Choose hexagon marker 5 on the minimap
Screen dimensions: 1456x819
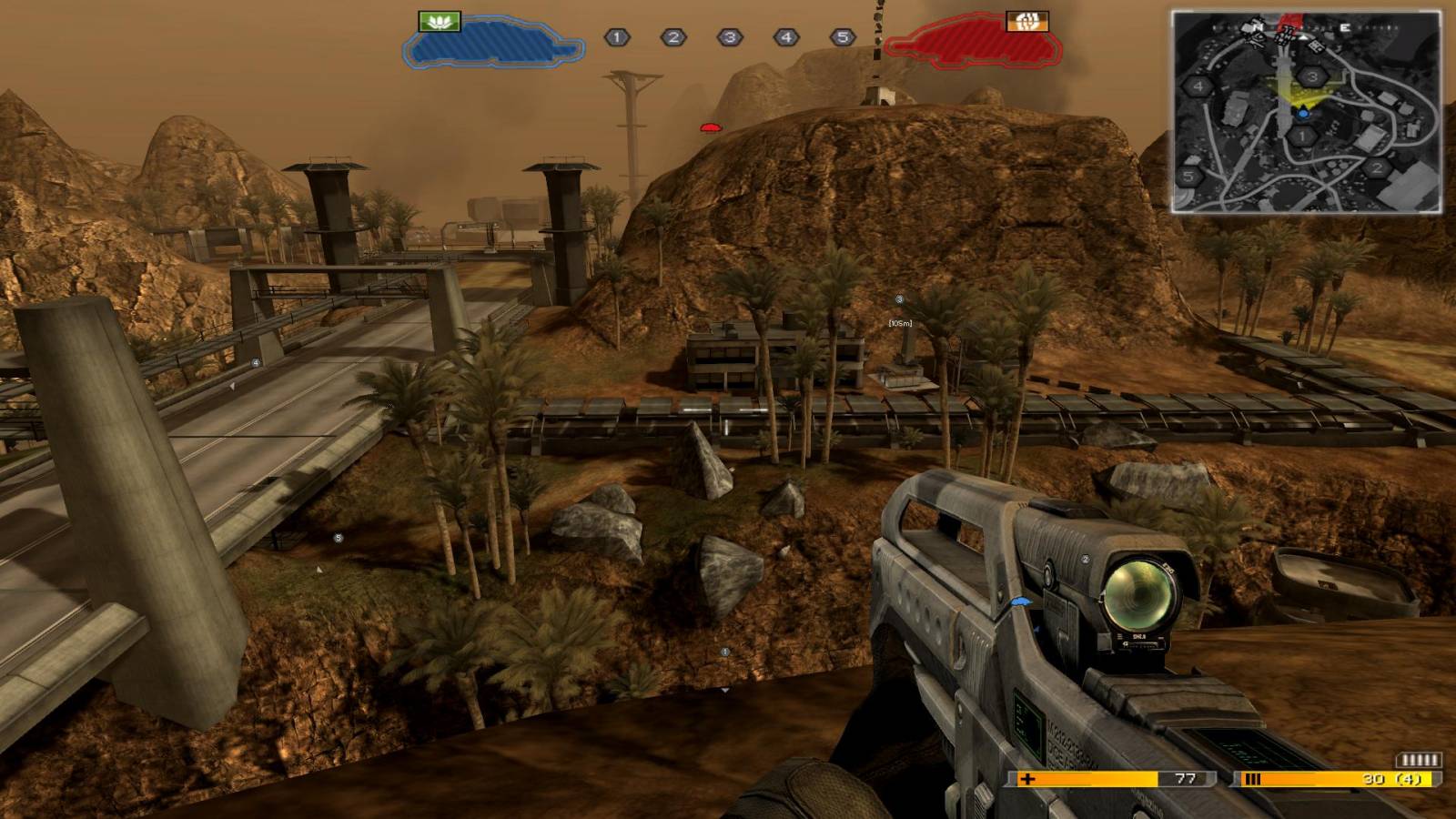coord(1189,177)
